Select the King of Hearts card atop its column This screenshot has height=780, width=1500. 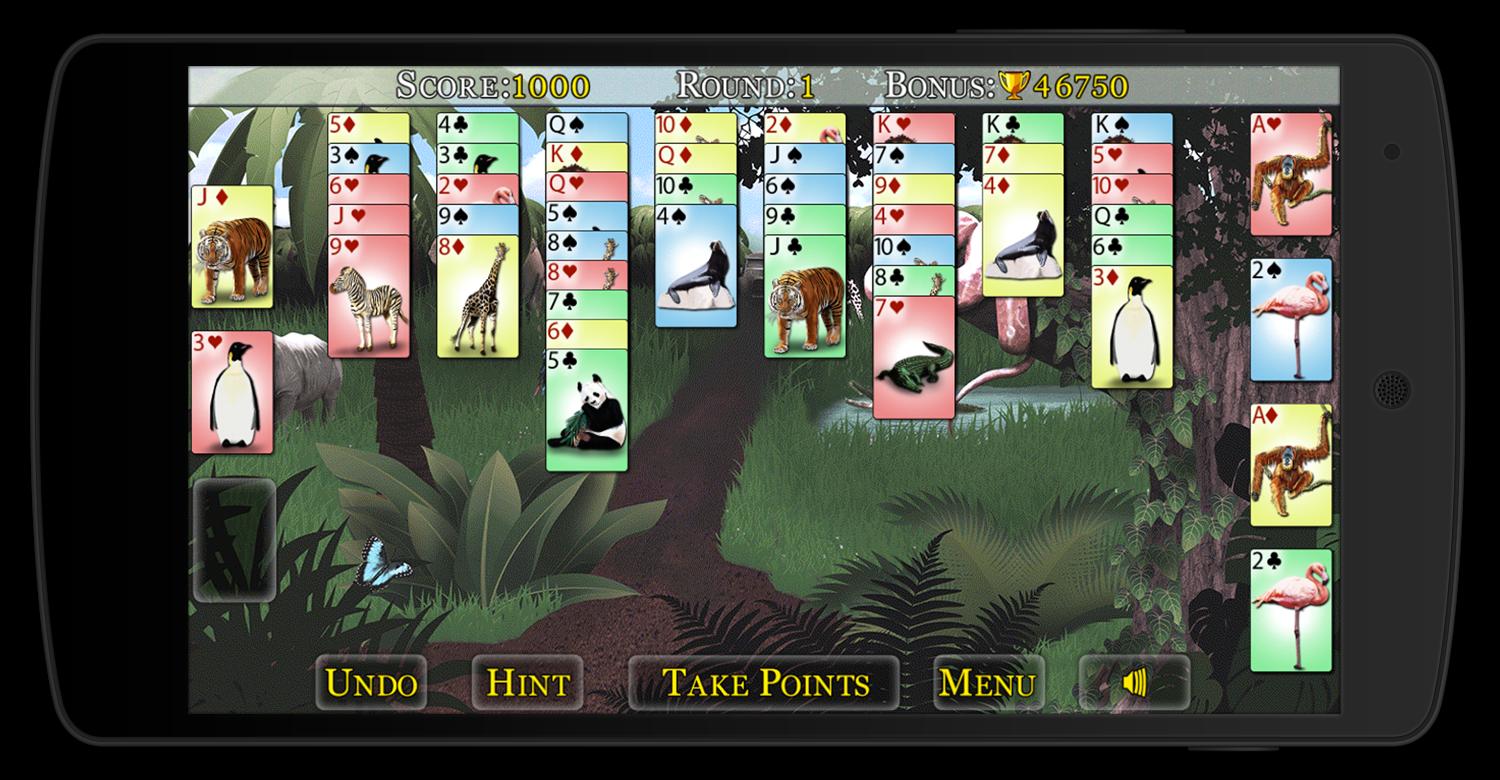click(913, 127)
